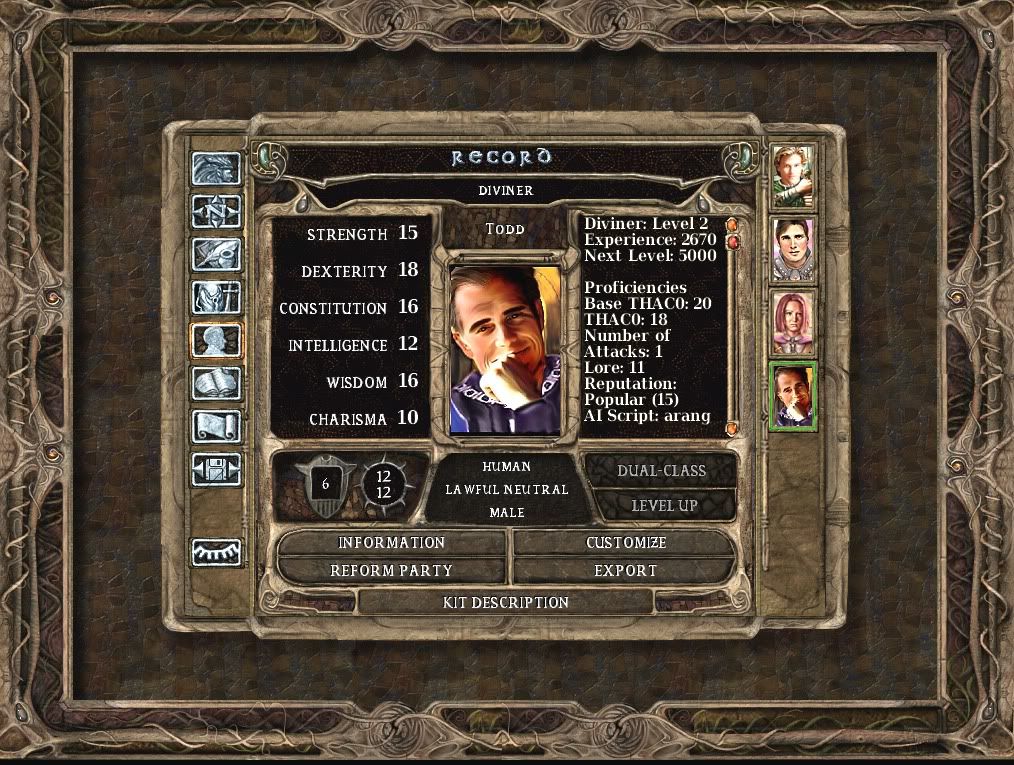Click the closed-eye rest icon
Viewport: 1014px width, 765px height.
click(216, 551)
